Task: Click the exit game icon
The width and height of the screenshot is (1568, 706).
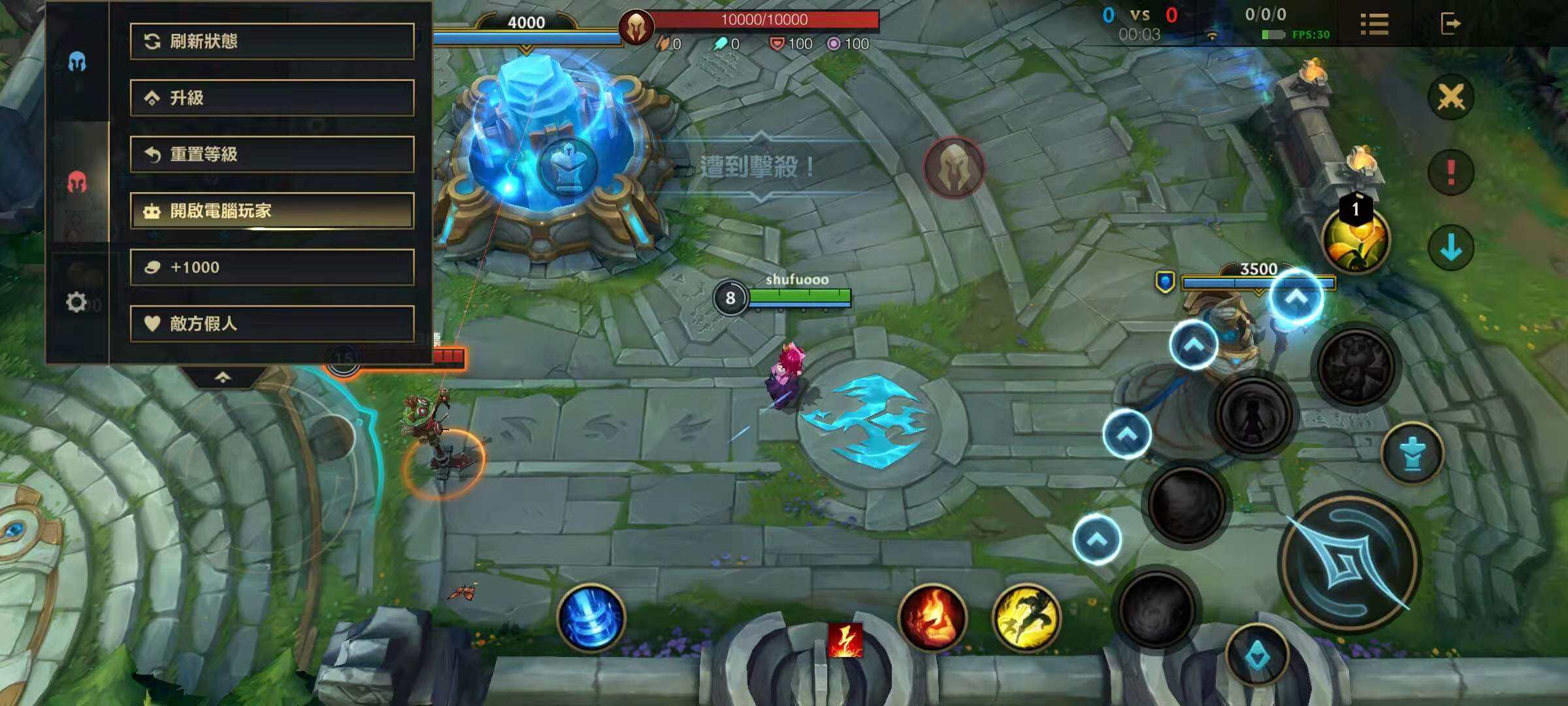Action: tap(1450, 24)
